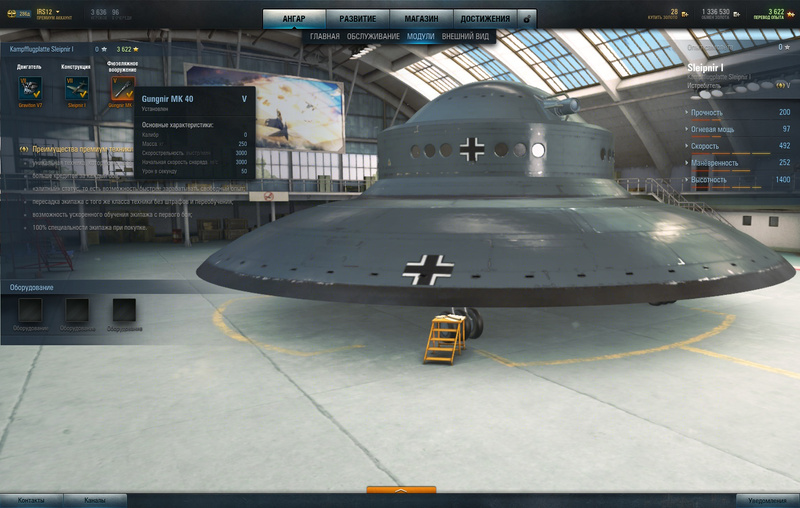The image size is (800, 508).
Task: Show the Уведомления panel
Action: 767,500
